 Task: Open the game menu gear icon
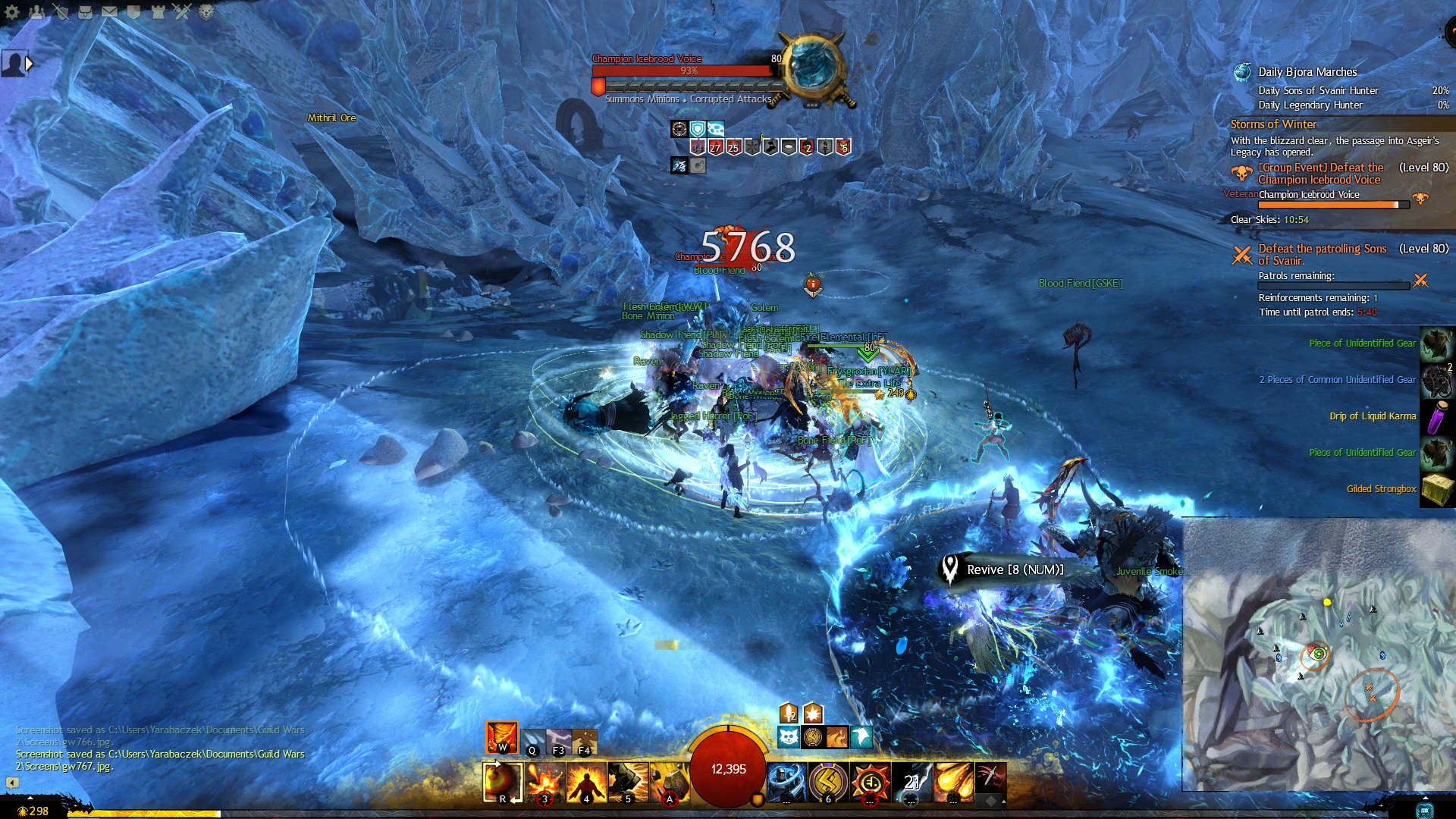pos(12,11)
